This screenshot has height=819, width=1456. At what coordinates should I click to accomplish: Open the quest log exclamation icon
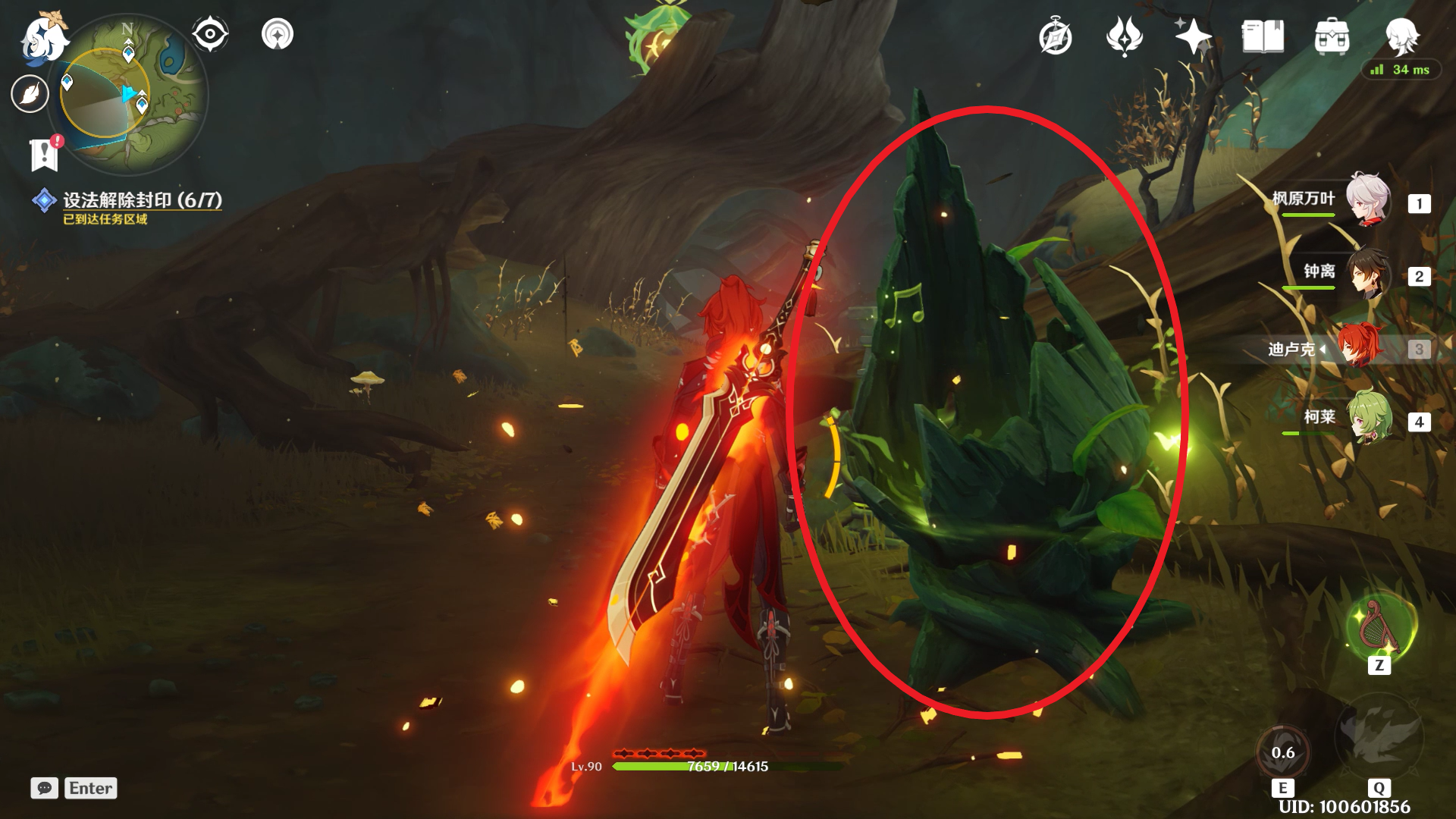45,154
